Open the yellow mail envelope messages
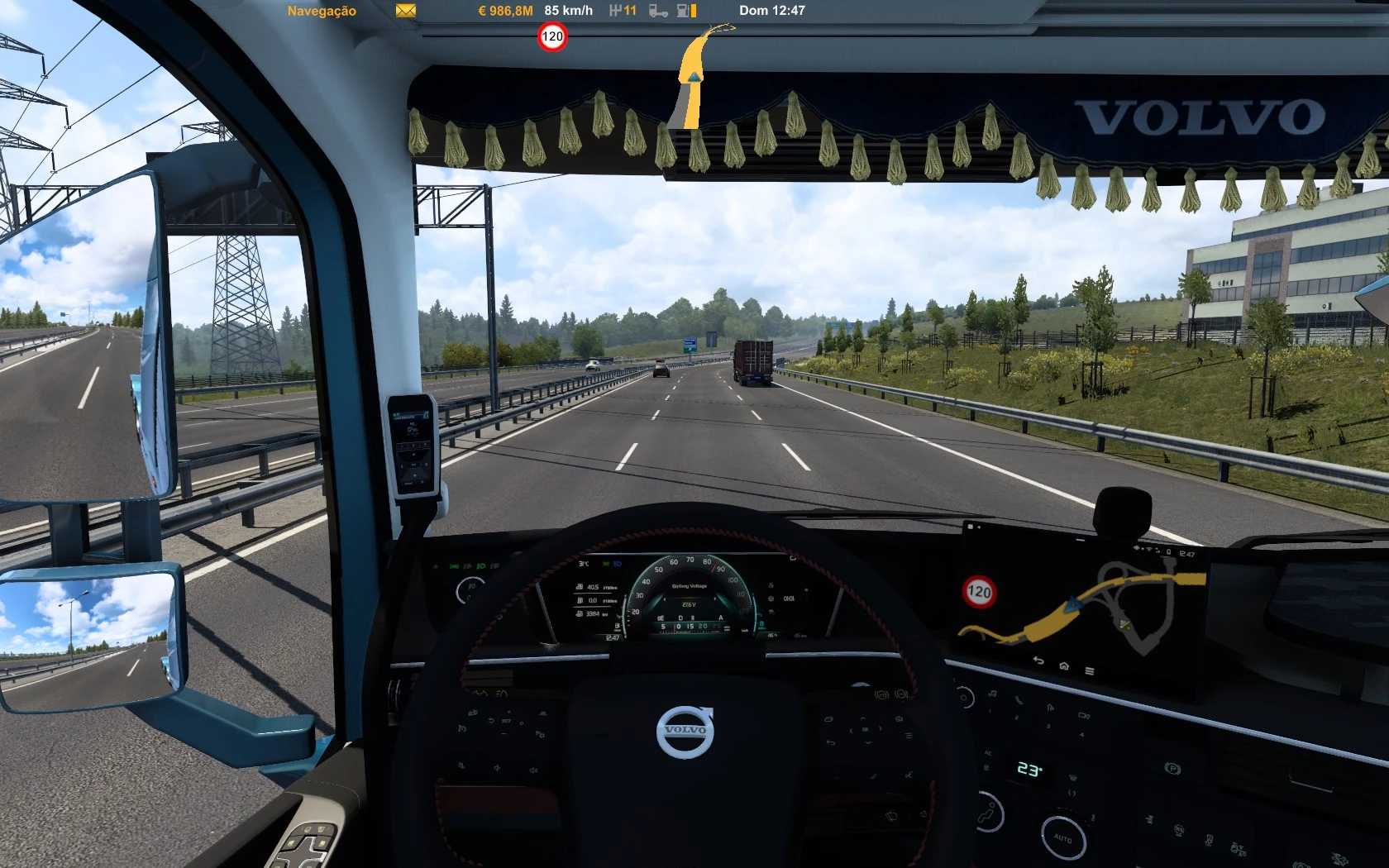The height and width of the screenshot is (868, 1389). (405, 11)
